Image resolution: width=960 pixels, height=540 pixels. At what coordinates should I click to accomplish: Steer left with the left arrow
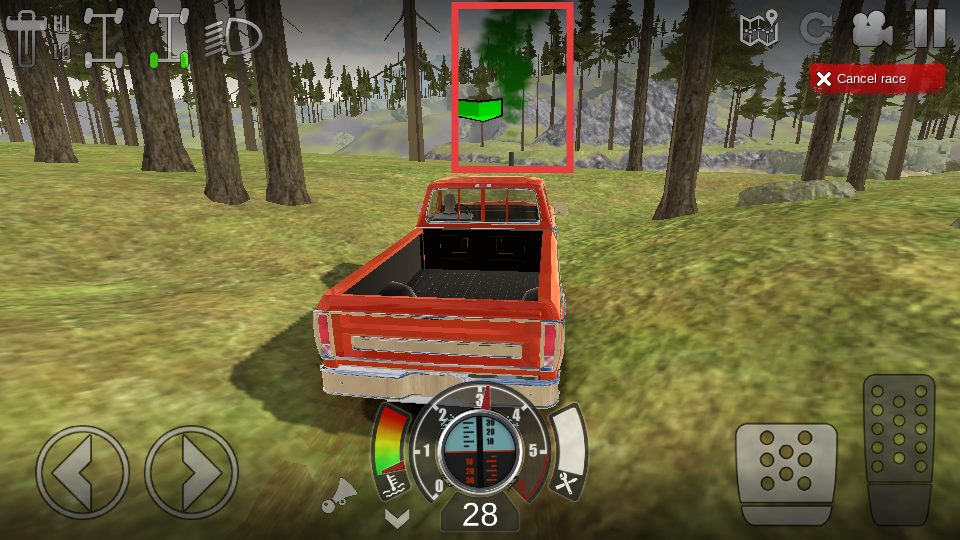point(82,472)
